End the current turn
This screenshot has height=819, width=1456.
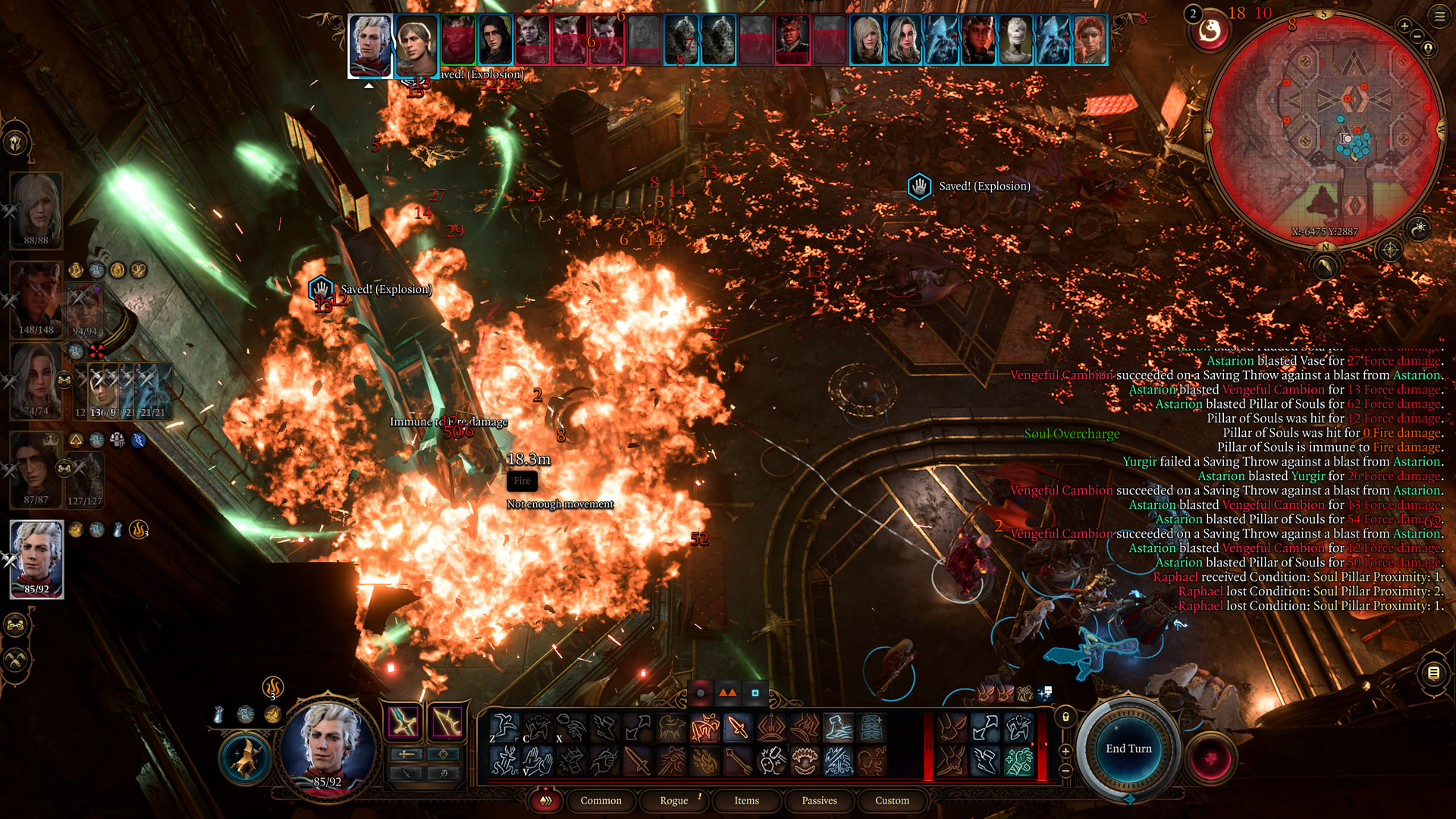pyautogui.click(x=1128, y=748)
